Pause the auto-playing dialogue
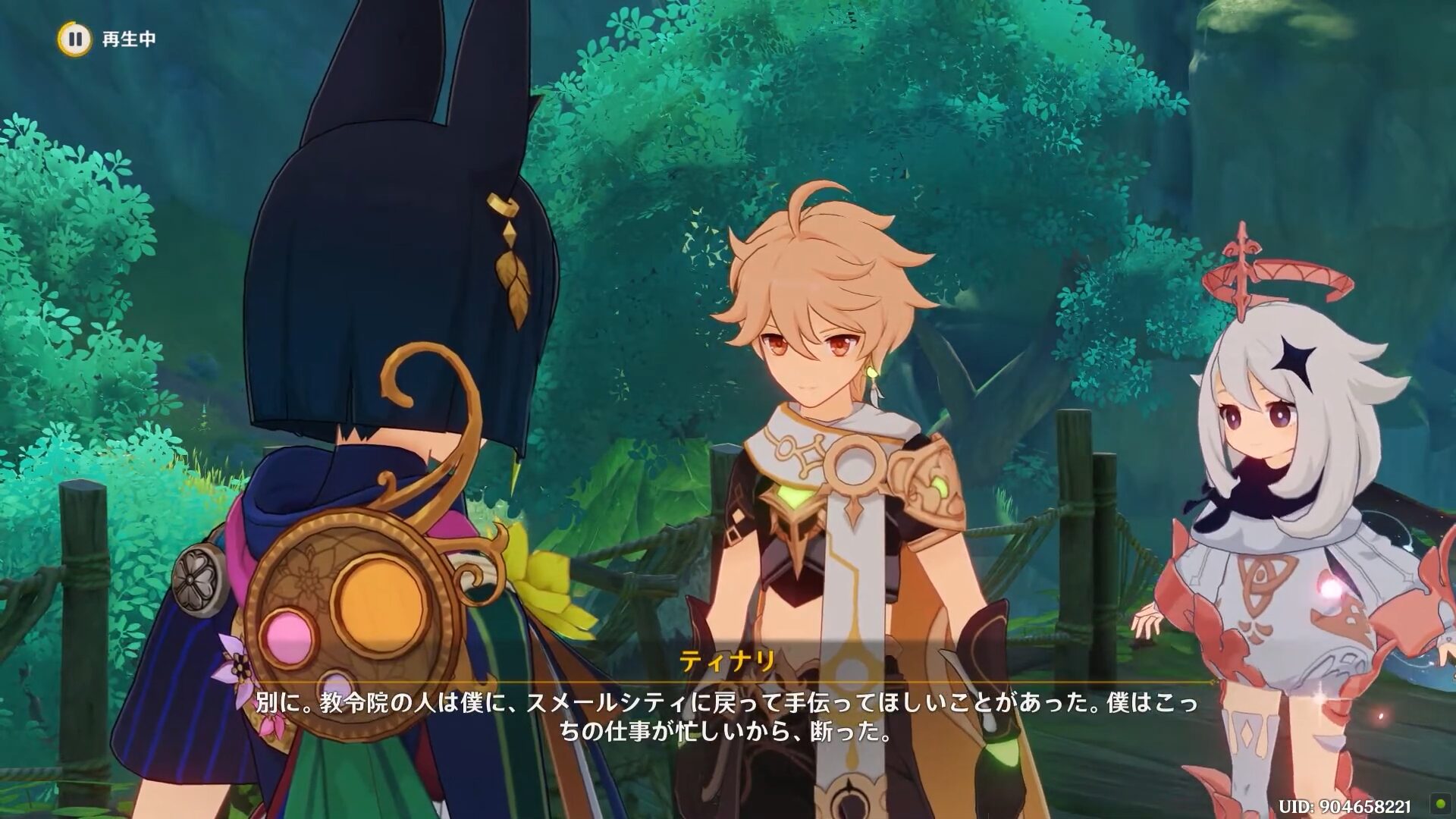Image resolution: width=1456 pixels, height=819 pixels. [74, 39]
